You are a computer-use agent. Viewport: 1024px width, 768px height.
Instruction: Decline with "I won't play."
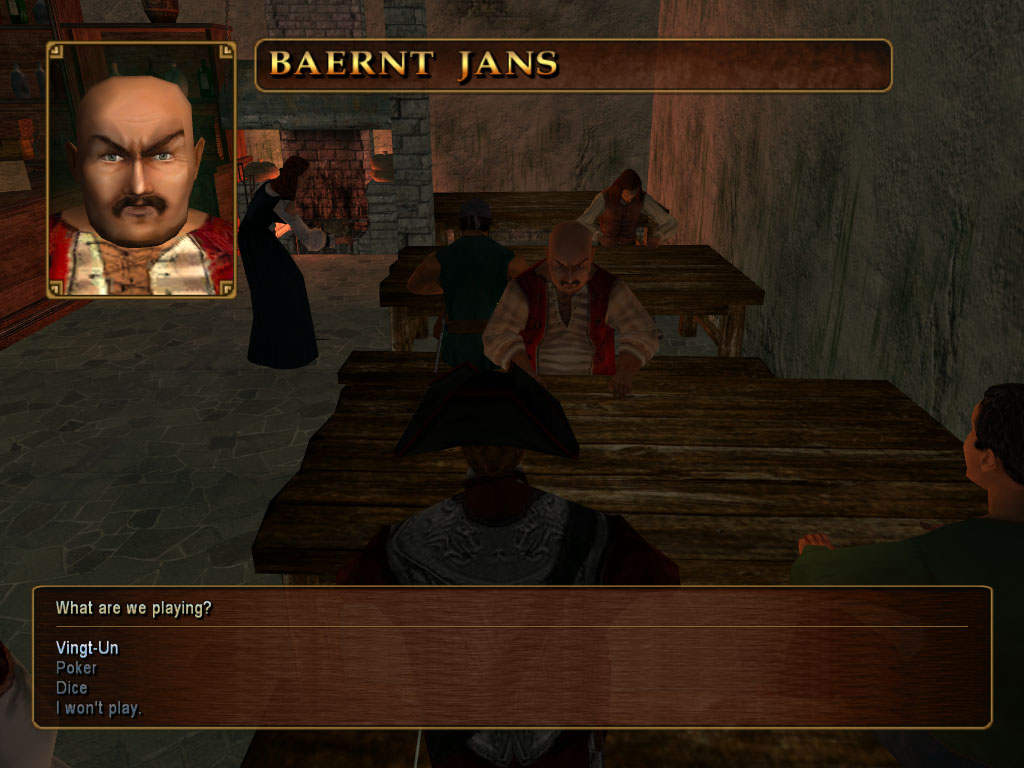tap(99, 709)
